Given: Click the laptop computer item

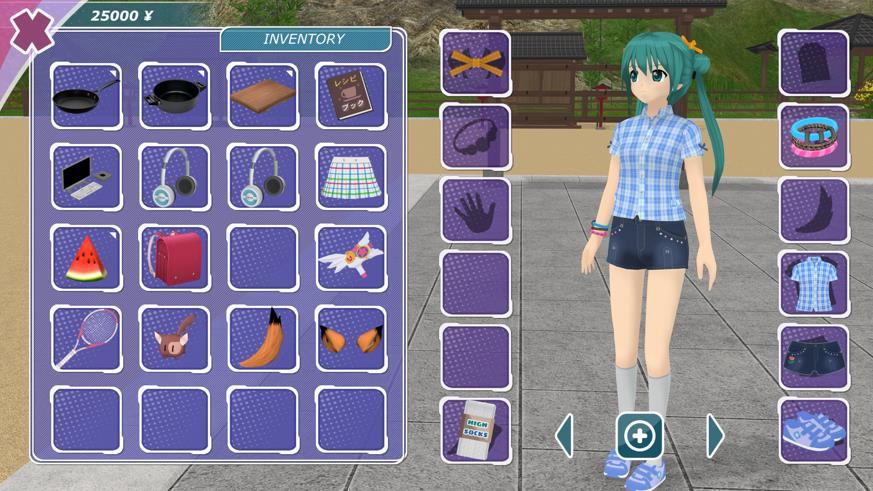Looking at the screenshot, I should 86,178.
